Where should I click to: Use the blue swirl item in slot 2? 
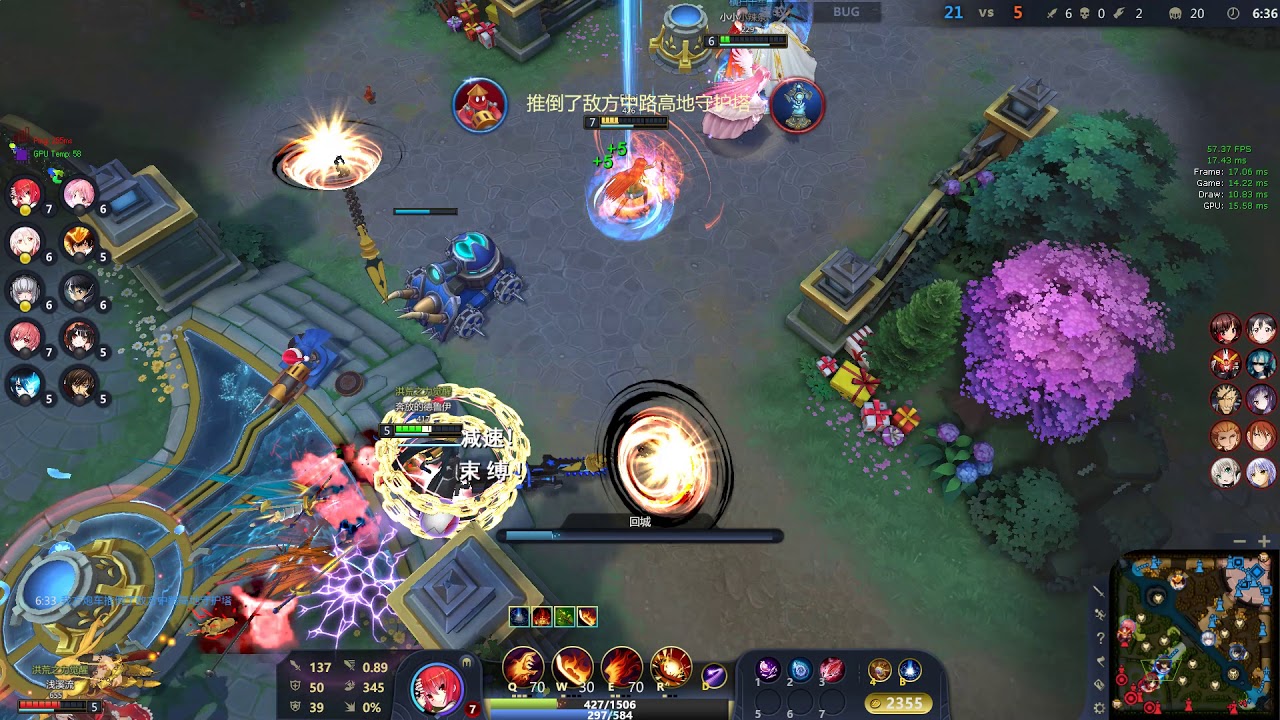[x=800, y=669]
